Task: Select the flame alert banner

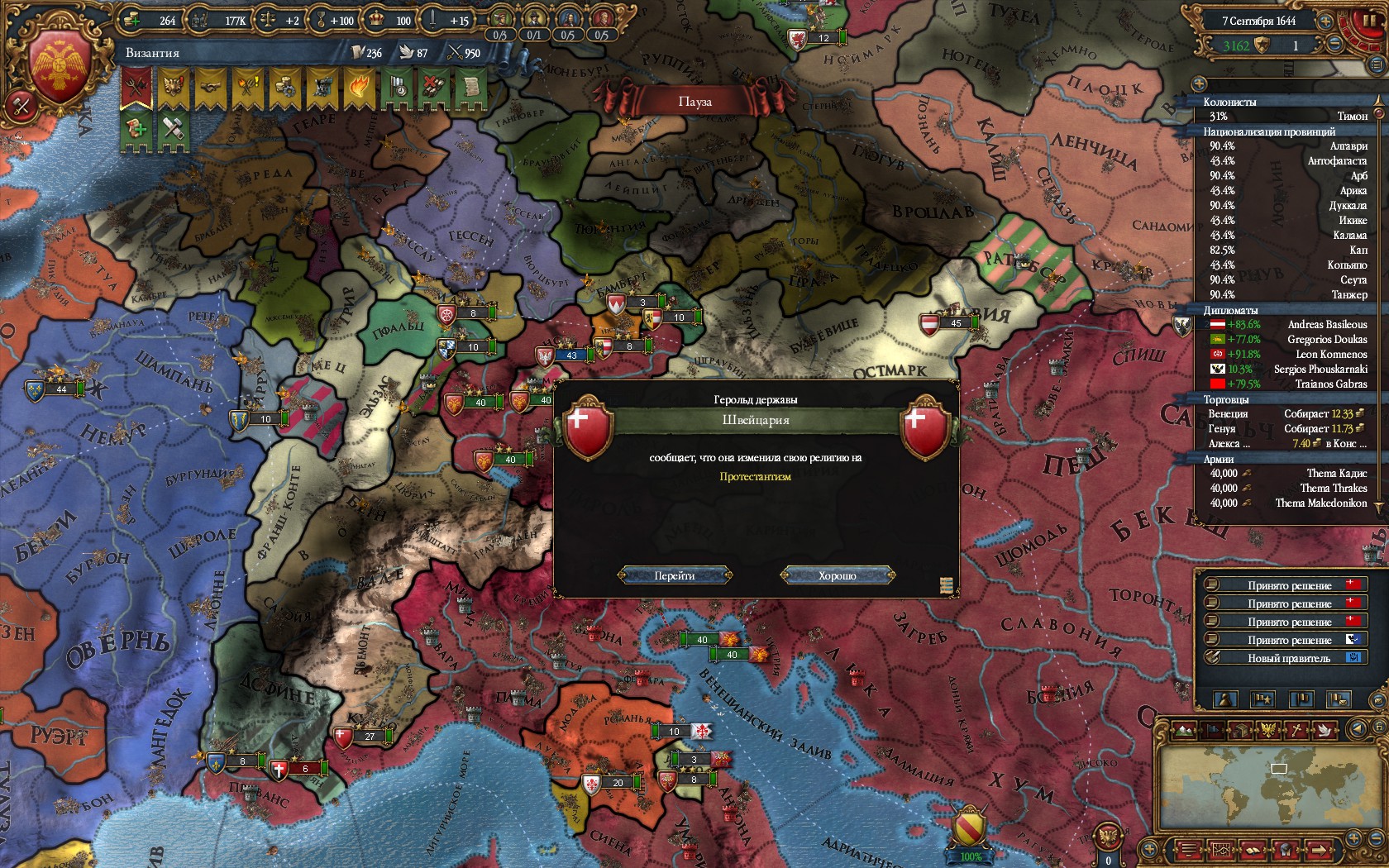Action: 360,88
